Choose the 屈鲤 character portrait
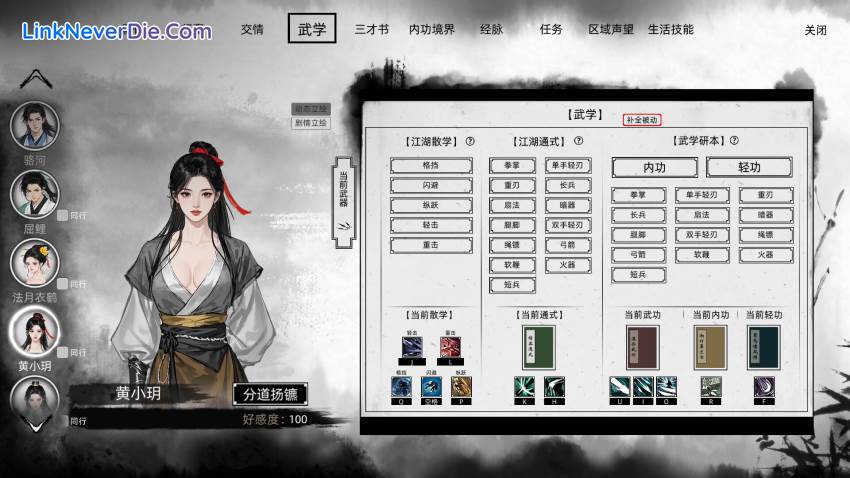 point(35,194)
